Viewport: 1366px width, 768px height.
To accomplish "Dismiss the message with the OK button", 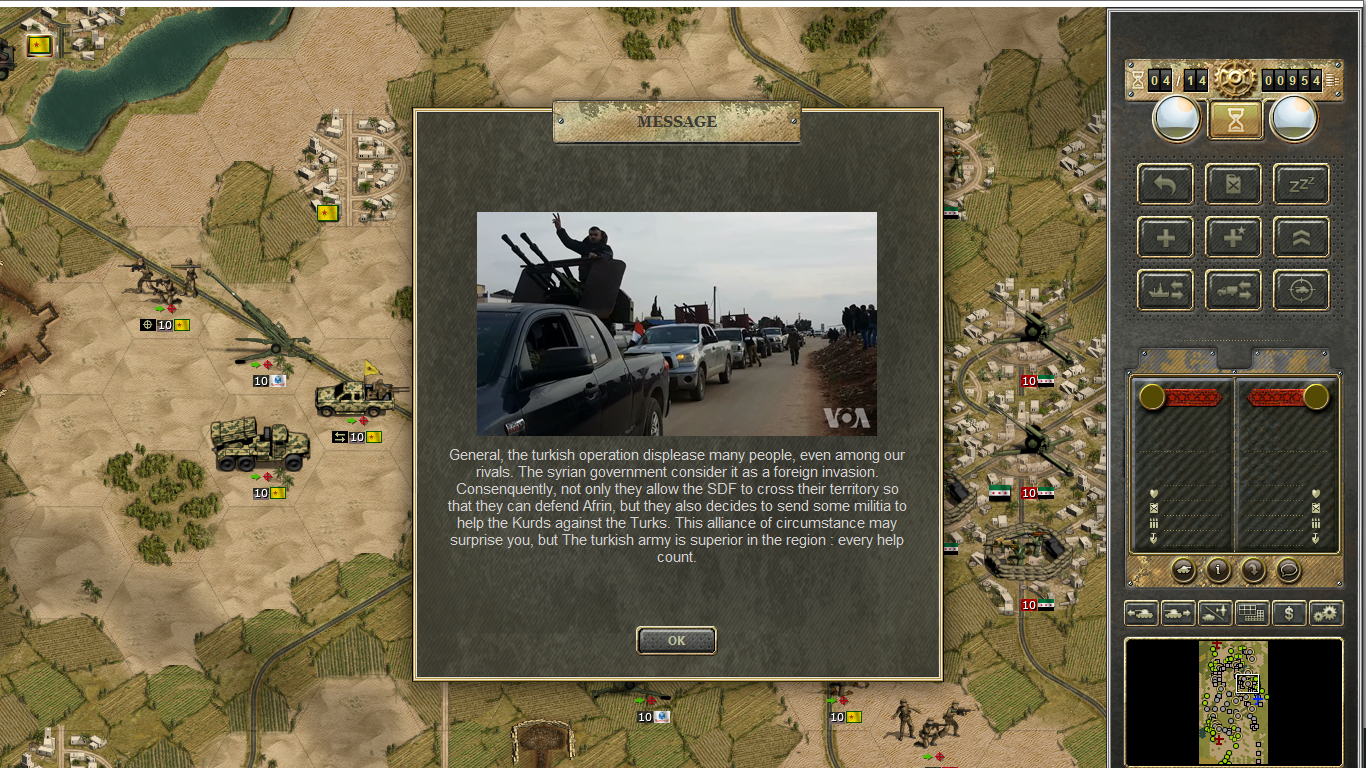I will pyautogui.click(x=676, y=640).
